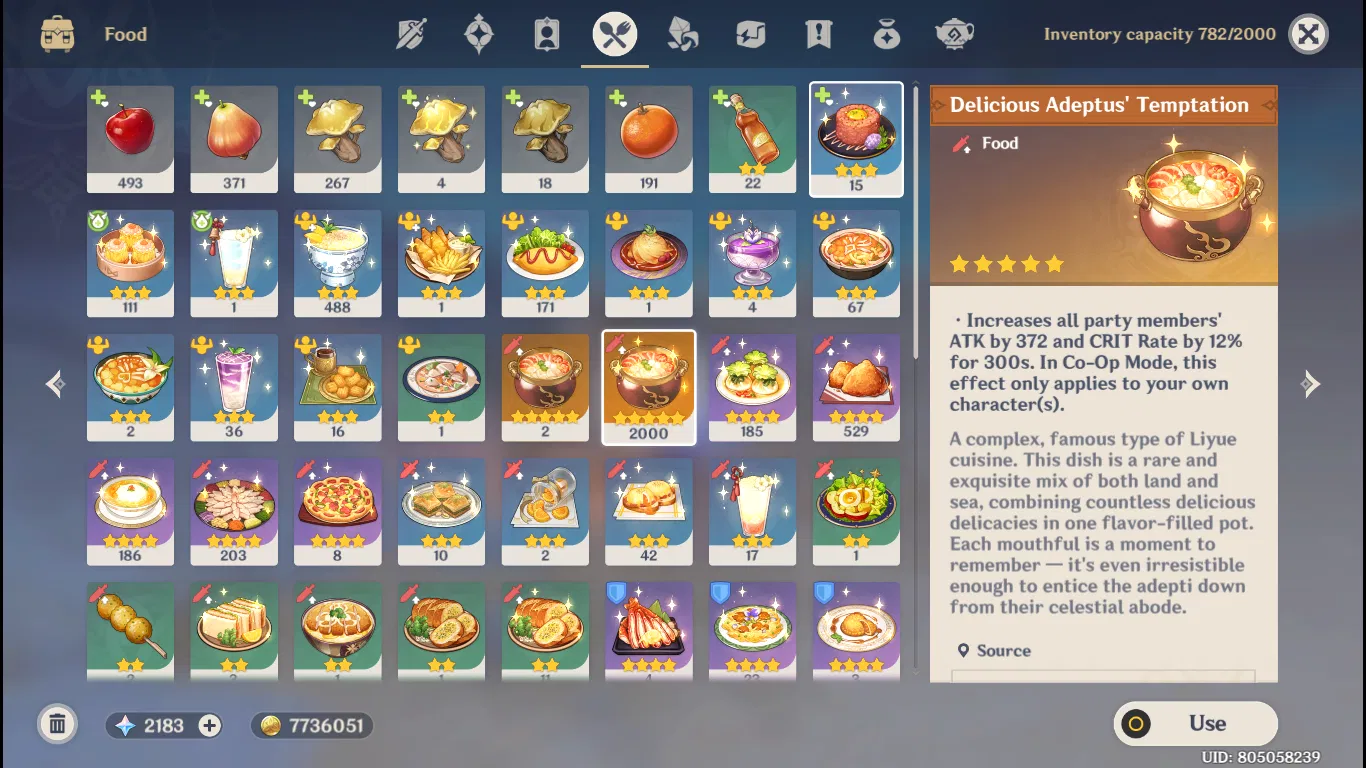Viewport: 1366px width, 768px height.
Task: Click the trash can destroy icon
Action: click(x=57, y=724)
